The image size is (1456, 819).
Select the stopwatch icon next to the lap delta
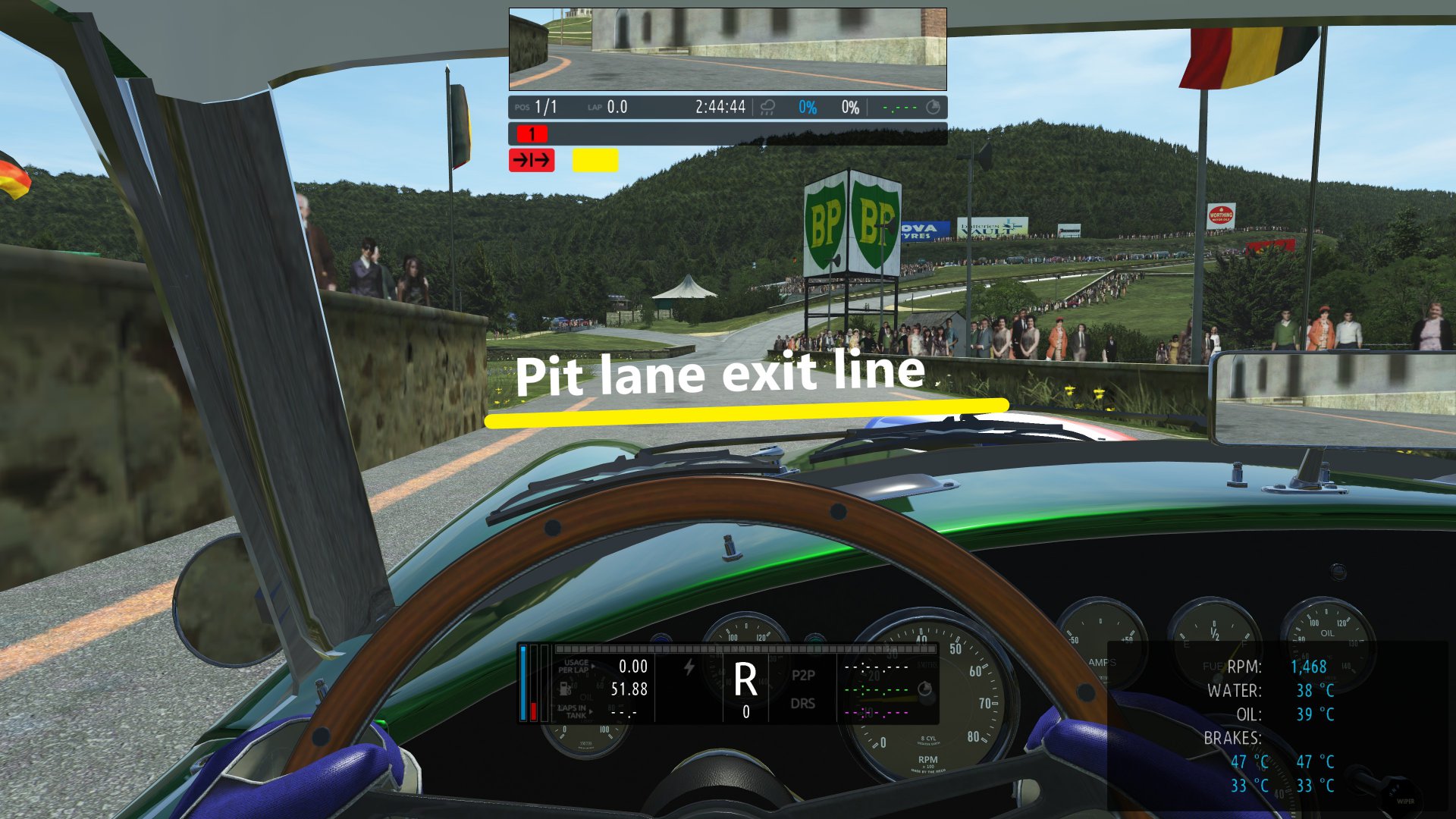coord(934,107)
